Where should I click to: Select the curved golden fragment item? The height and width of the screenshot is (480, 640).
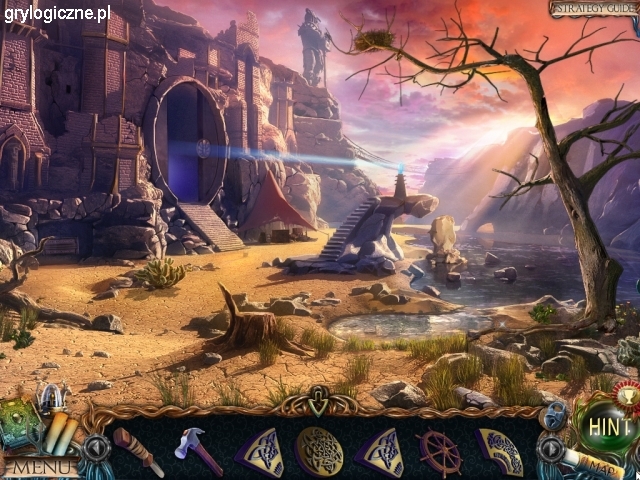tap(500, 452)
